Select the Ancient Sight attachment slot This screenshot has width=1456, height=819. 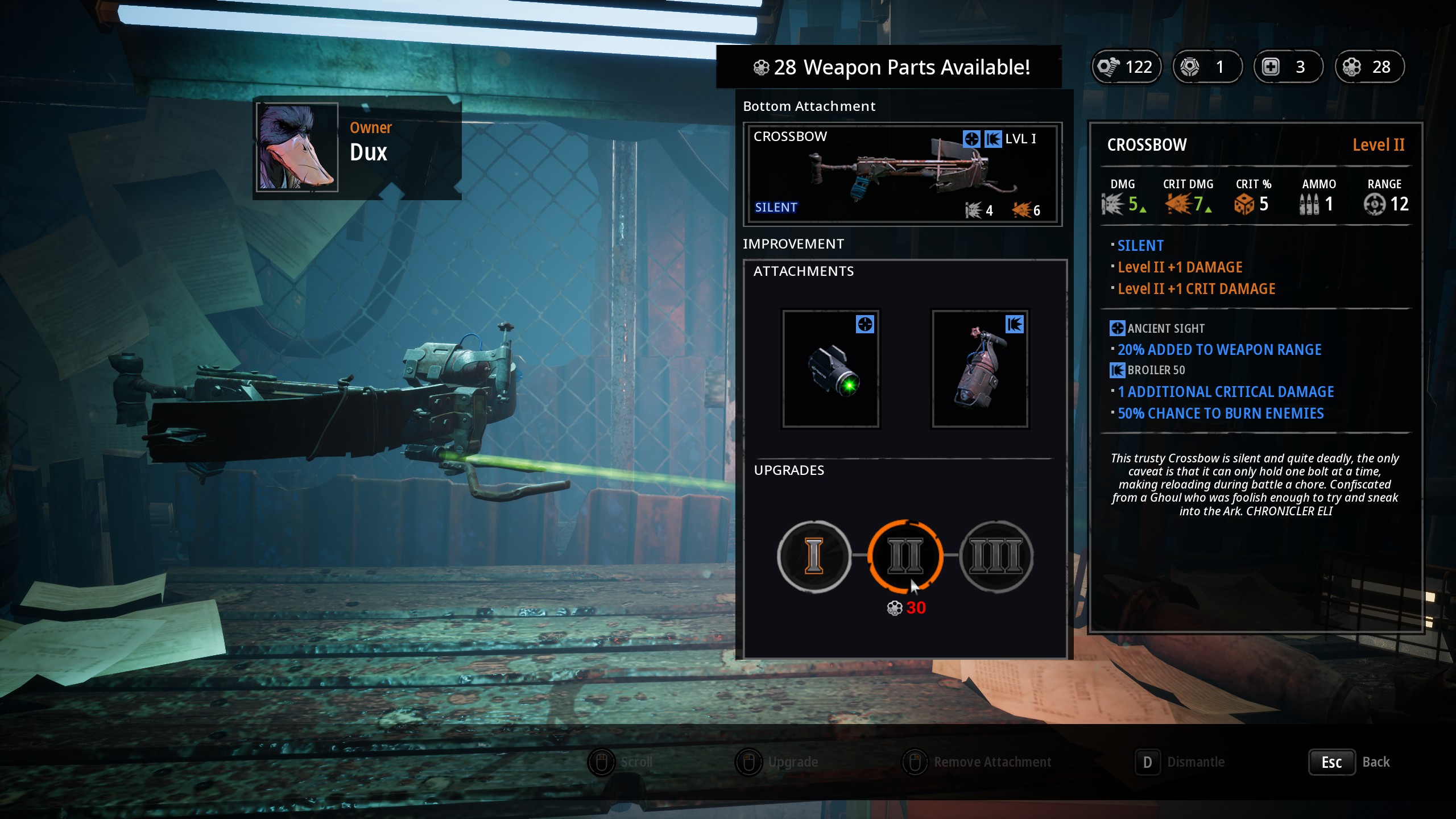point(831,369)
